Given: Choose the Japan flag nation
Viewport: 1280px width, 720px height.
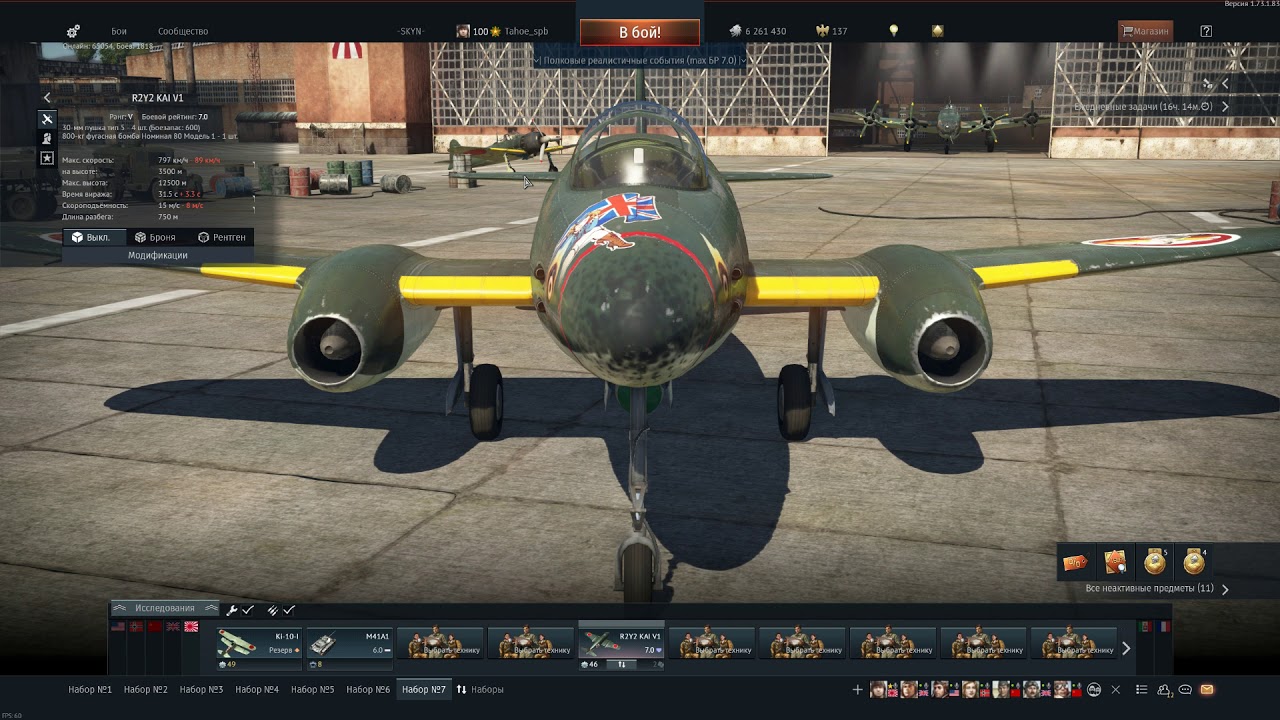Looking at the screenshot, I should pyautogui.click(x=191, y=627).
